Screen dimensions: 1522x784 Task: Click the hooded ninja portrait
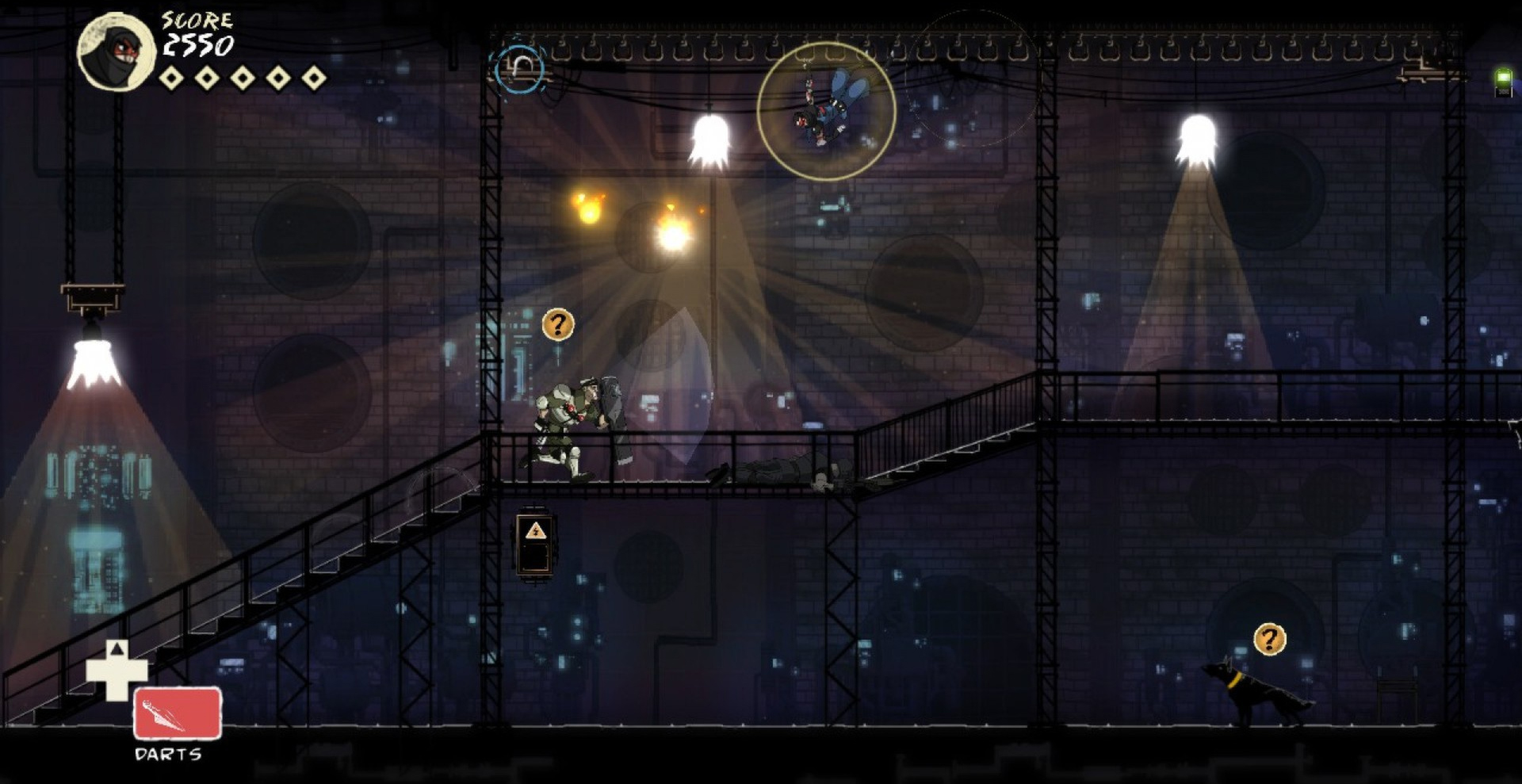(x=117, y=52)
